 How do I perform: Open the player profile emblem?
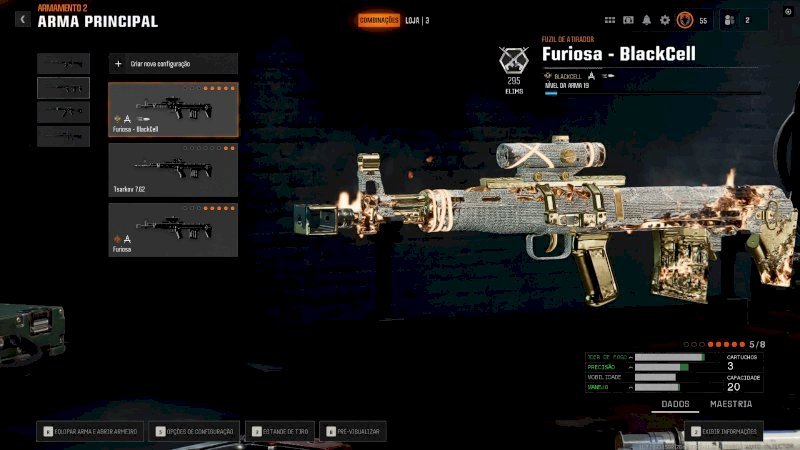[685, 20]
